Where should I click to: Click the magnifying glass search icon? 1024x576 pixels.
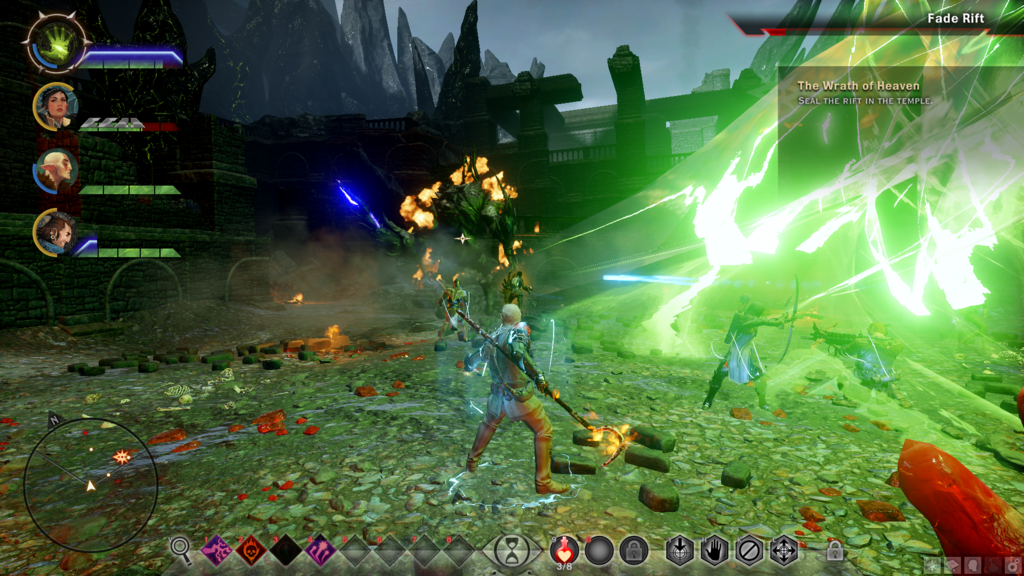[180, 548]
